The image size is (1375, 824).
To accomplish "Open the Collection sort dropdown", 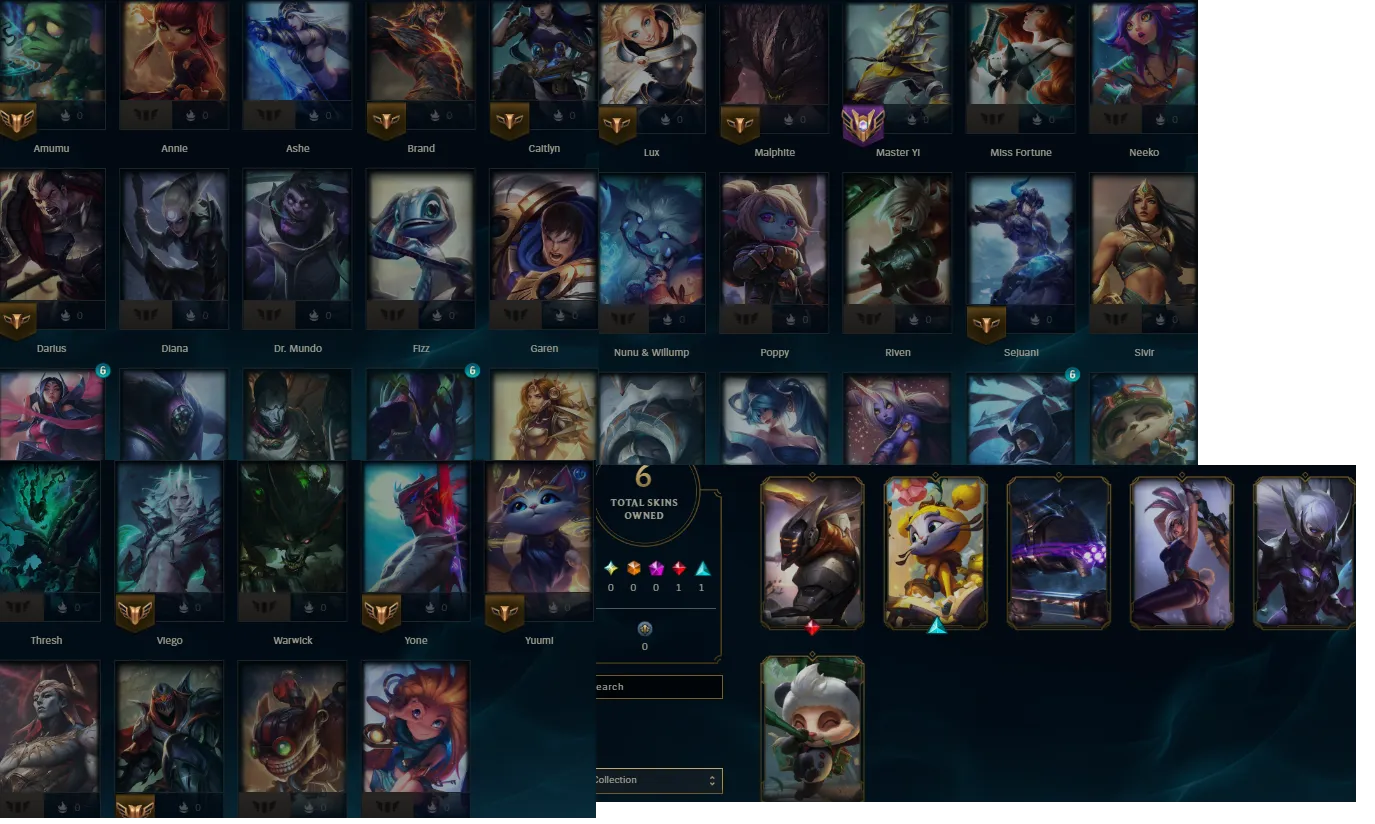I will click(x=660, y=780).
